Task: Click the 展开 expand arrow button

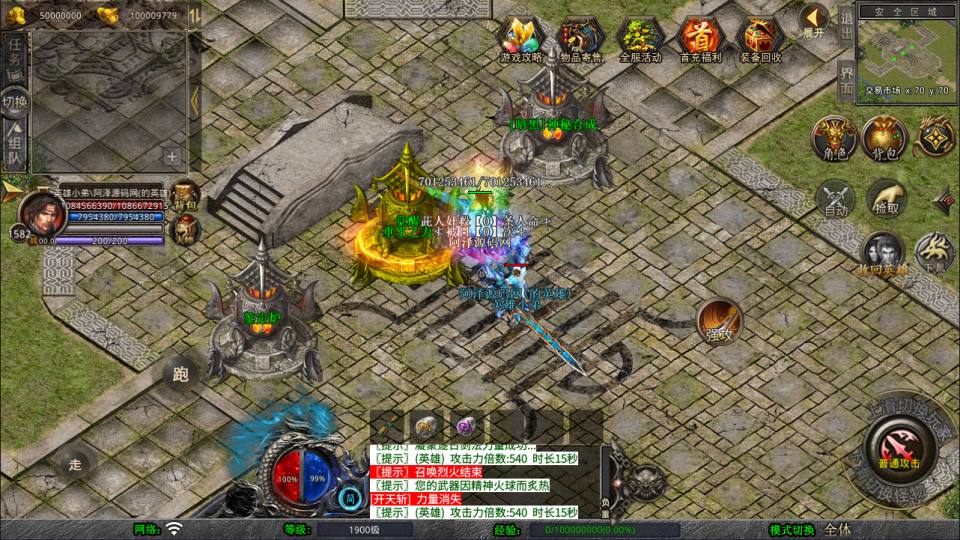Action: click(x=814, y=19)
